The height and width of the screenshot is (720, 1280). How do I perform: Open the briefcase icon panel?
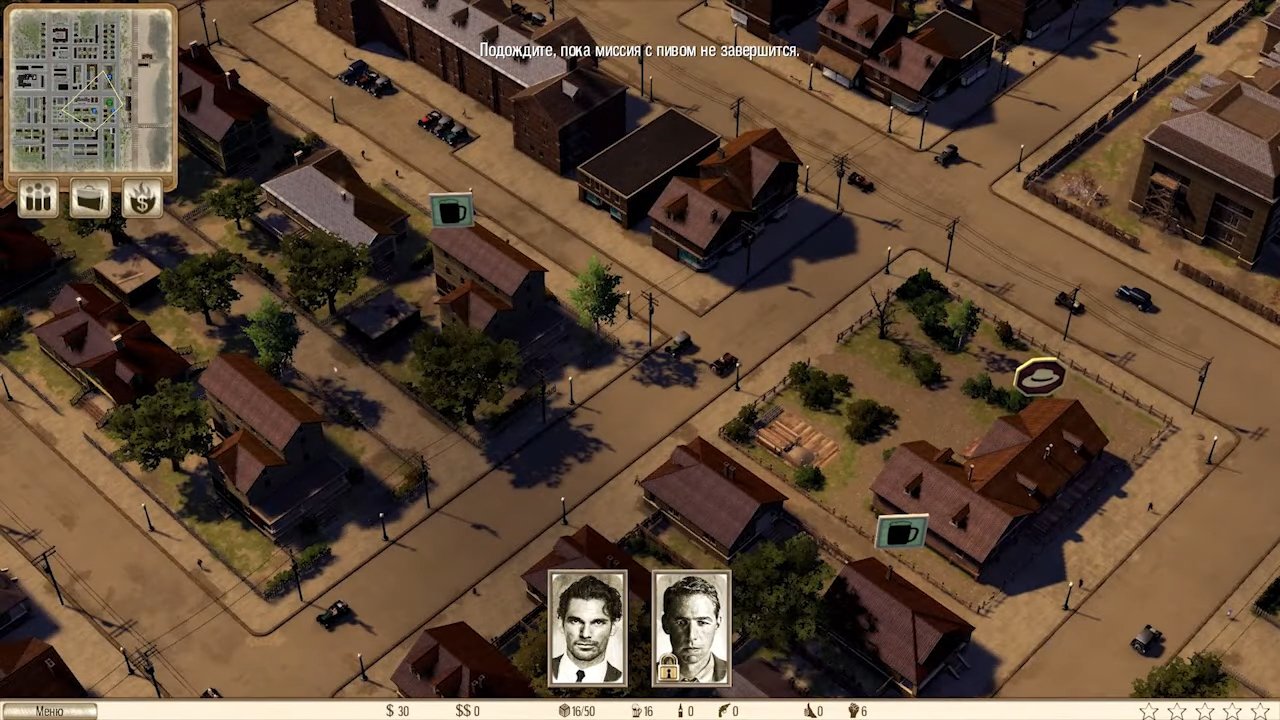(x=90, y=198)
